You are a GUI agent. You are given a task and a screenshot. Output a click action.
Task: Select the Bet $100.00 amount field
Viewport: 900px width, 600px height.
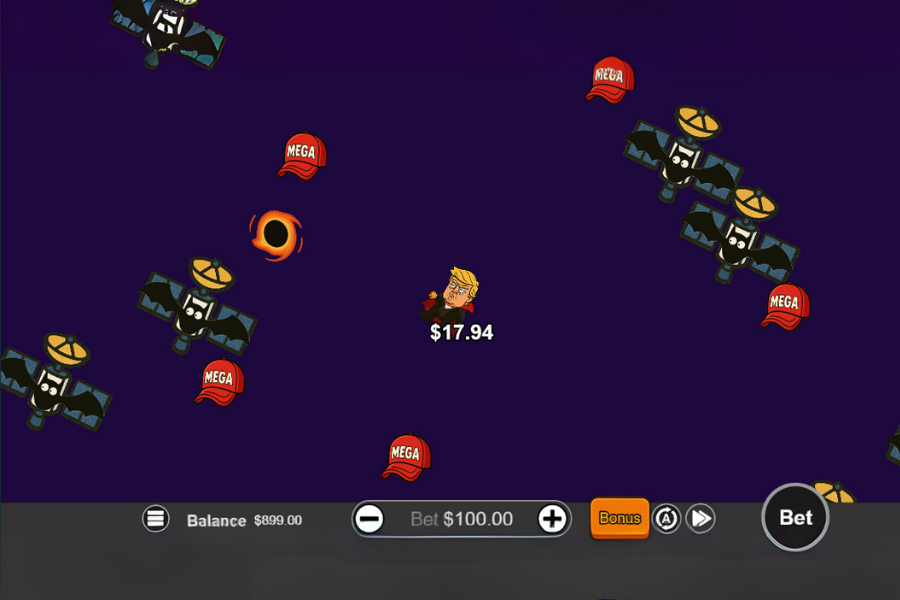[461, 519]
